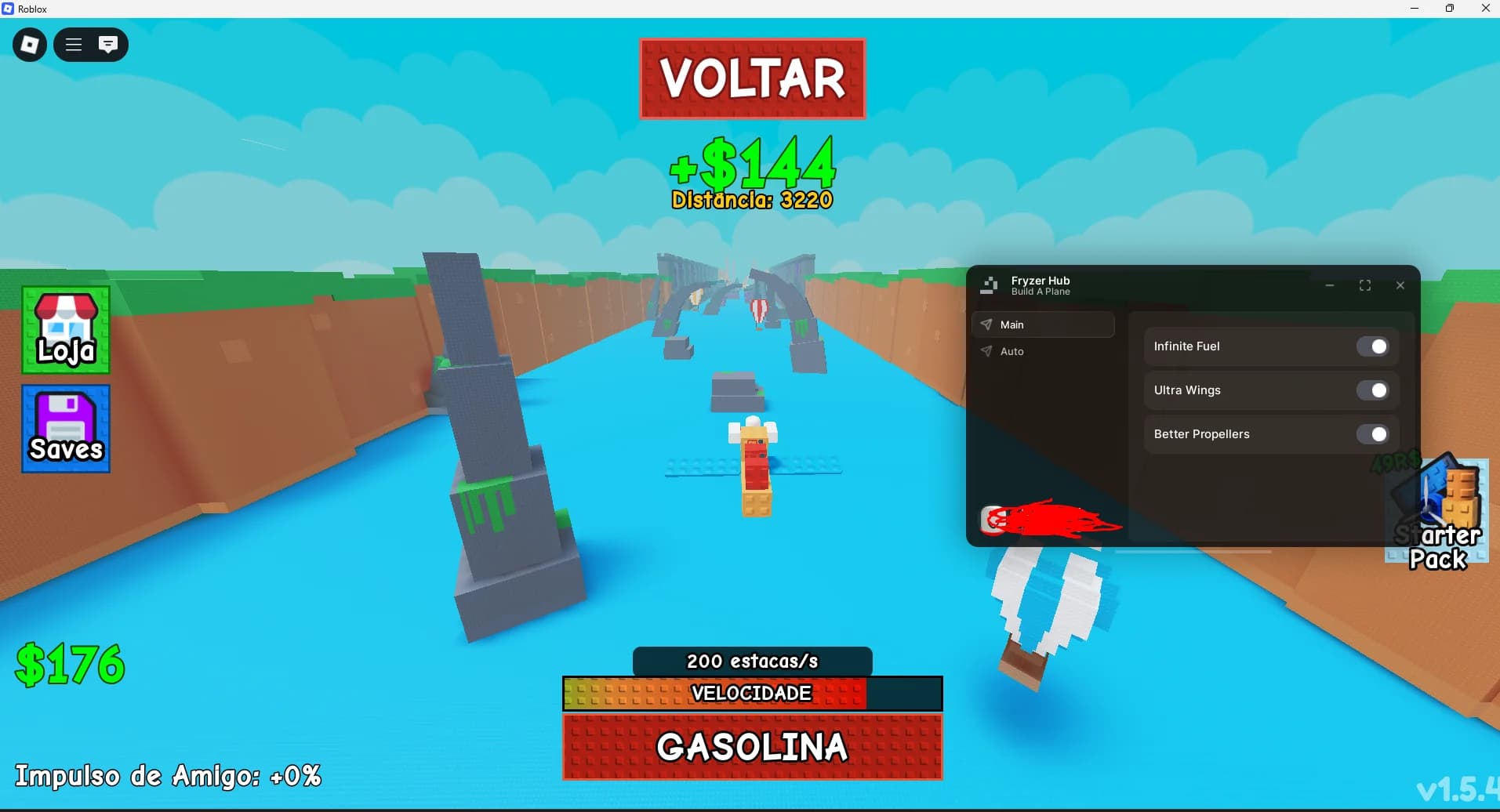This screenshot has height=812, width=1500.
Task: Select the paper plane icon next to Main
Action: coord(987,324)
